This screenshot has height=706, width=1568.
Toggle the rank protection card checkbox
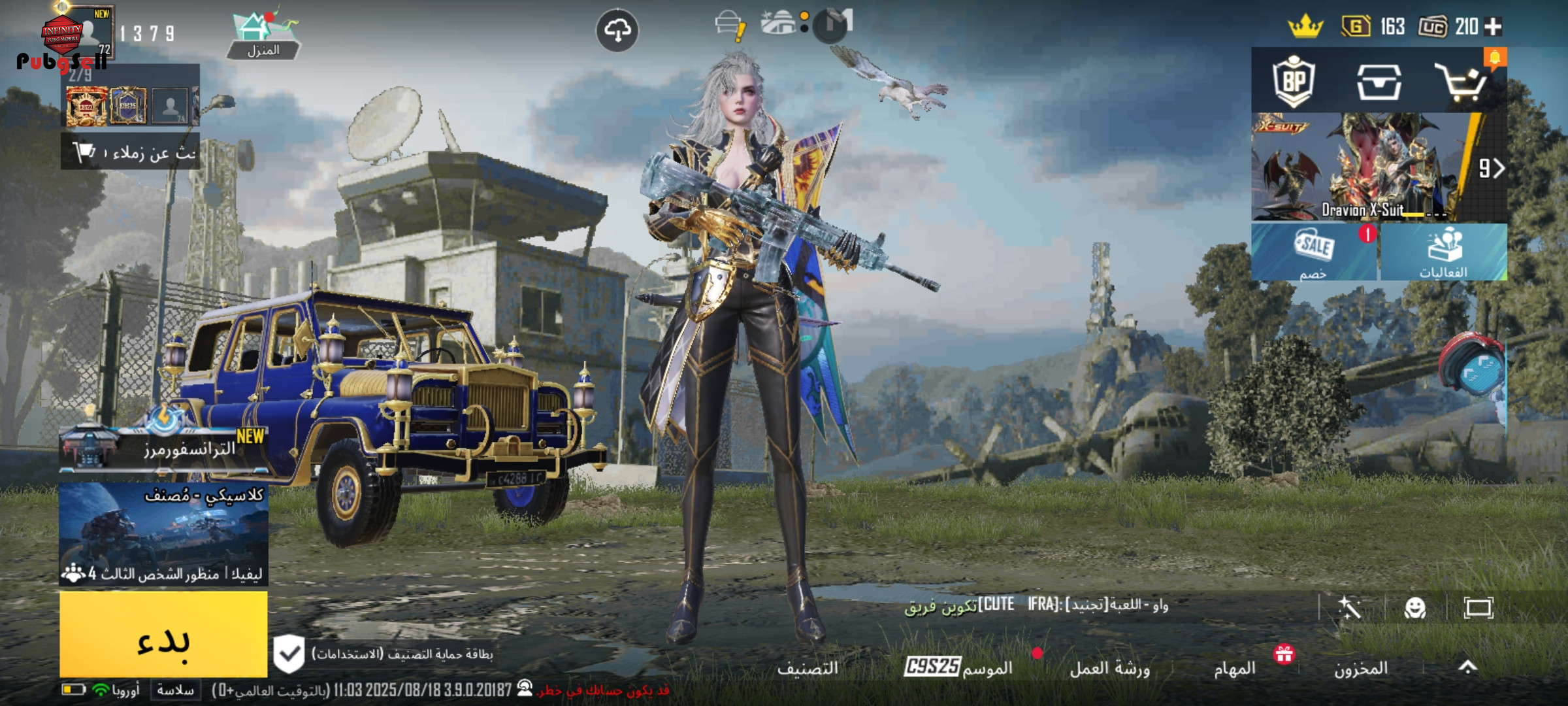coord(289,654)
